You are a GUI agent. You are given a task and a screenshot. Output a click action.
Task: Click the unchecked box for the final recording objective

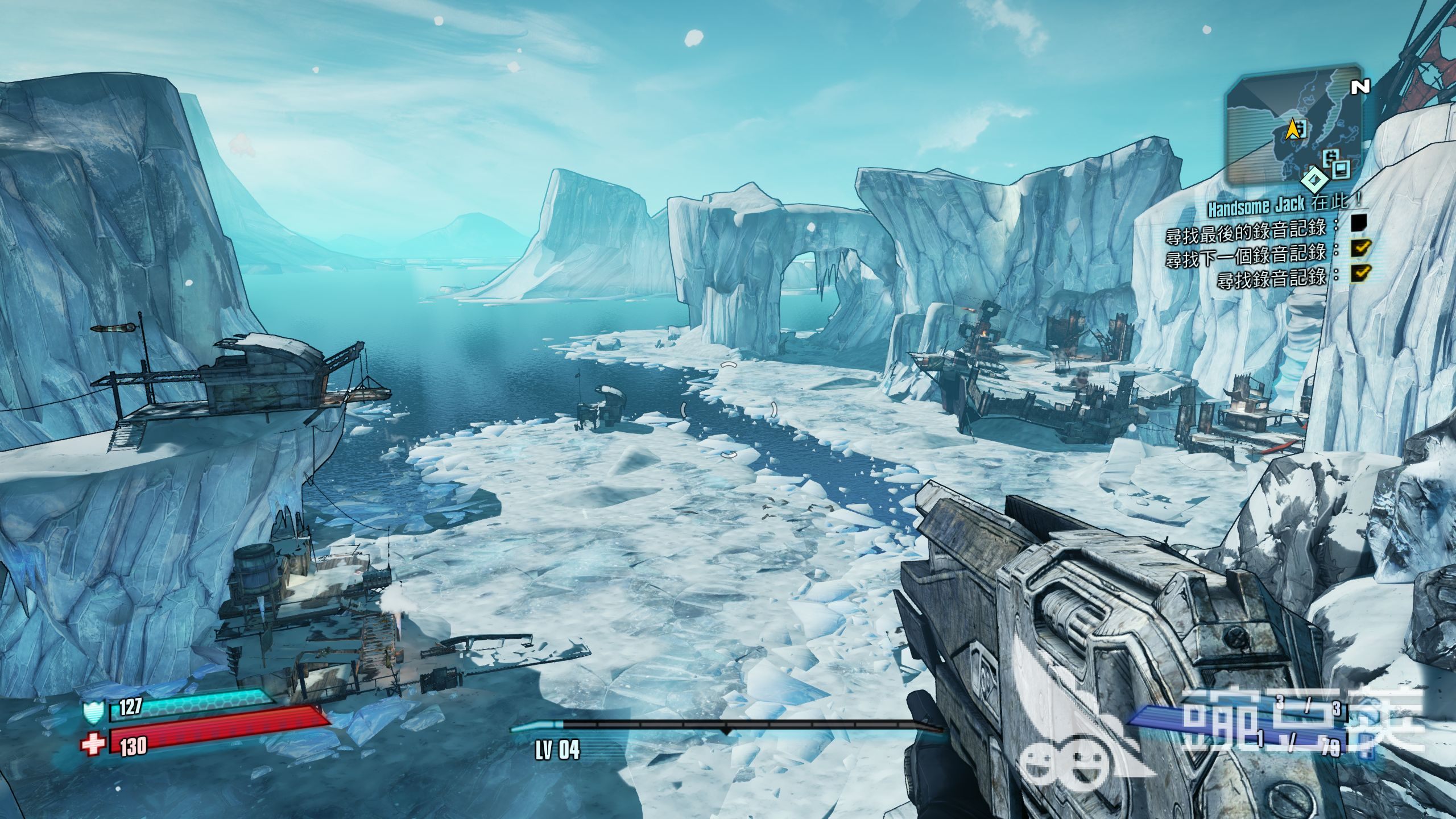[1360, 222]
